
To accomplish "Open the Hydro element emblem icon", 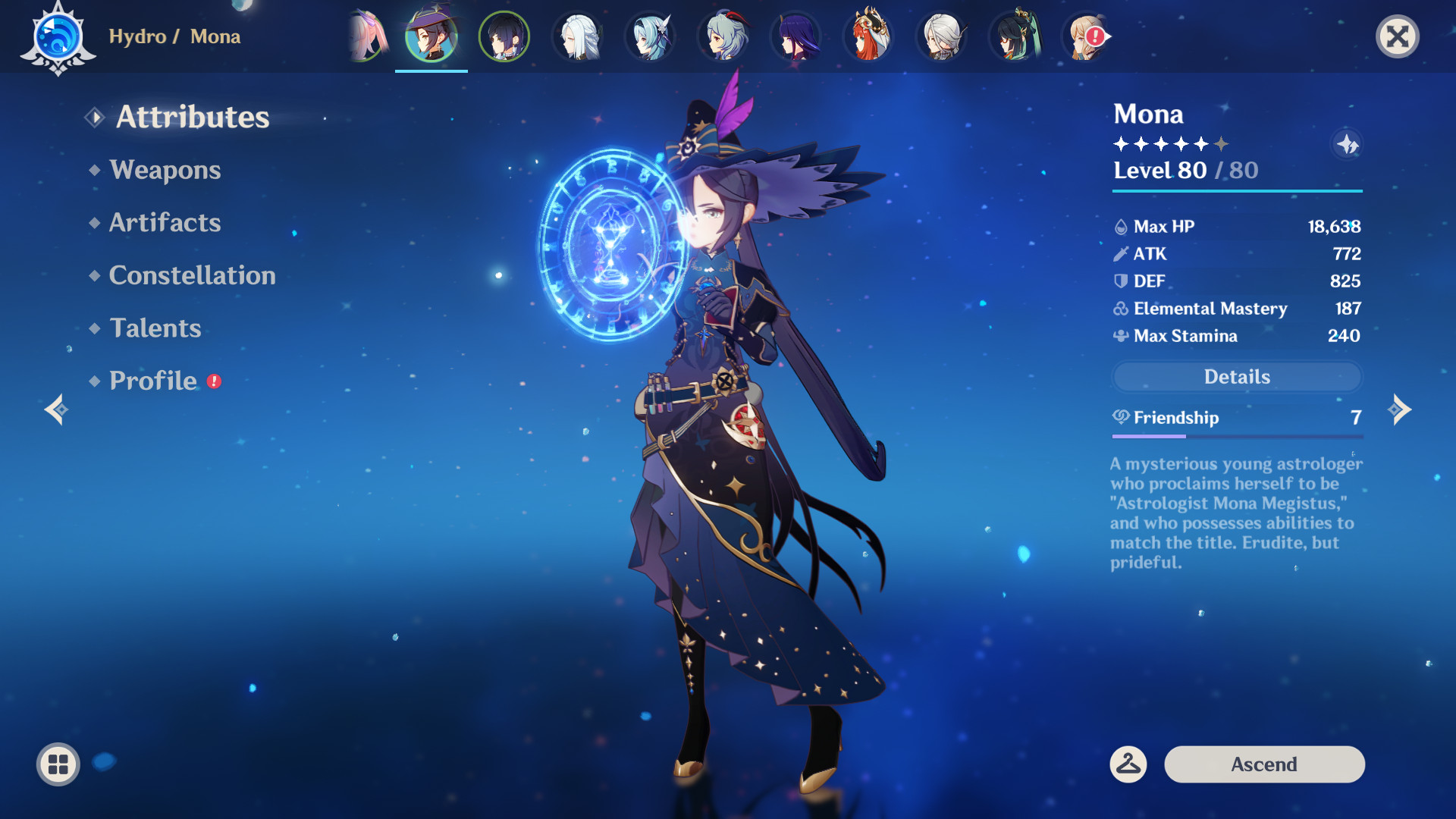I will [x=57, y=36].
